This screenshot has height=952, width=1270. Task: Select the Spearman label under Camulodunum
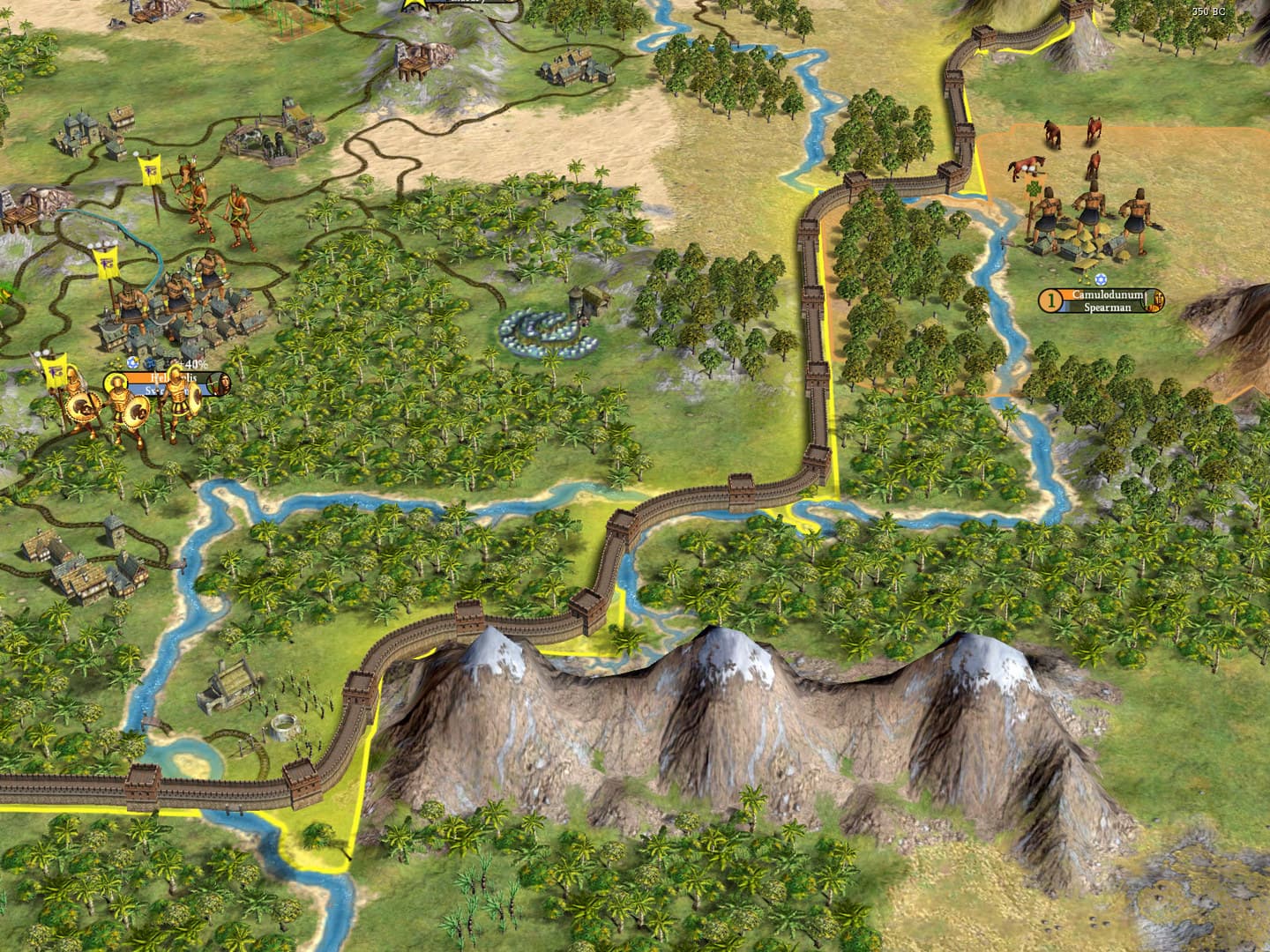pyautogui.click(x=1107, y=309)
